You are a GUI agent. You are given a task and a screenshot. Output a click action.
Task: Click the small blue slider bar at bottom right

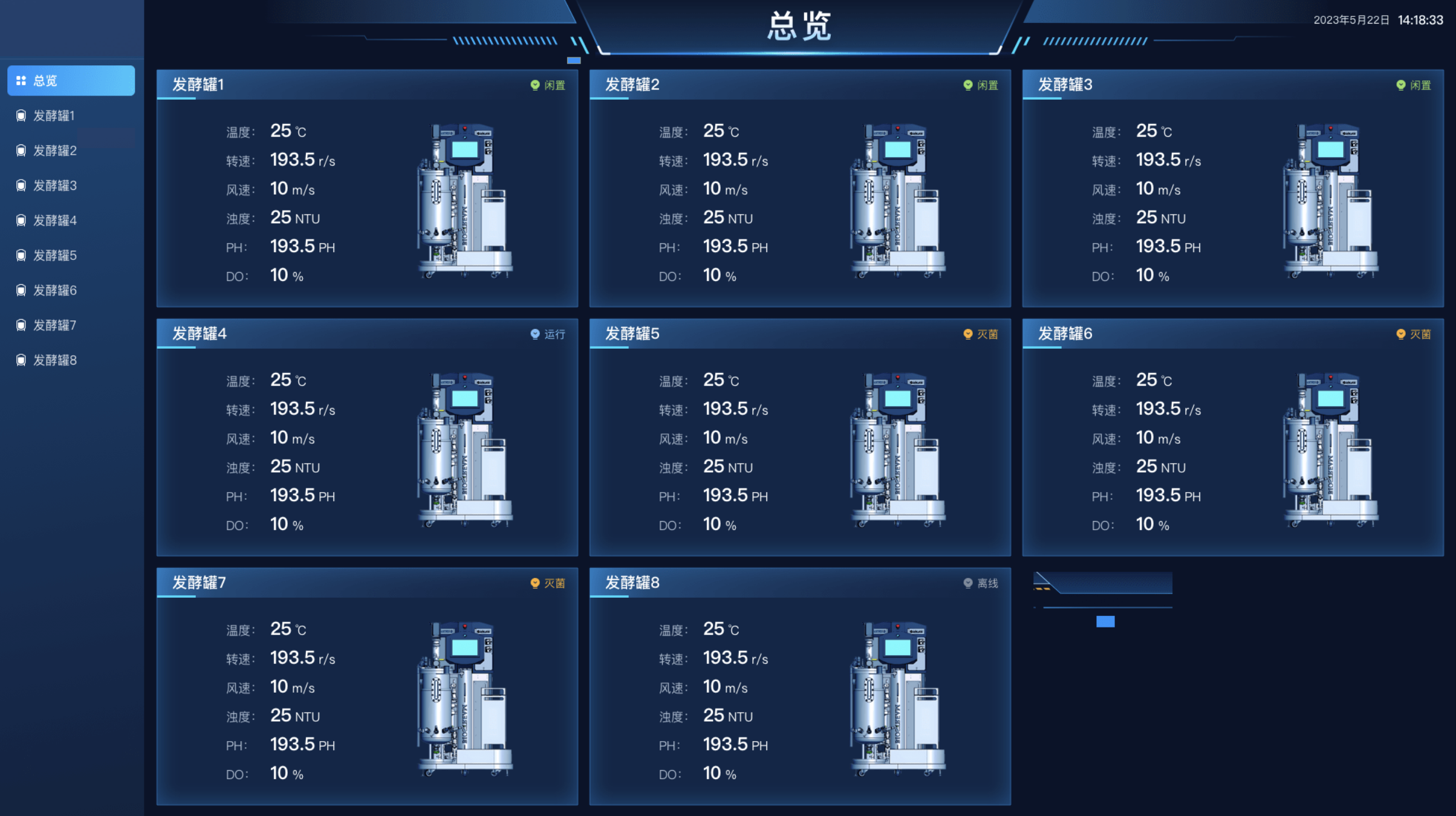pos(1105,621)
